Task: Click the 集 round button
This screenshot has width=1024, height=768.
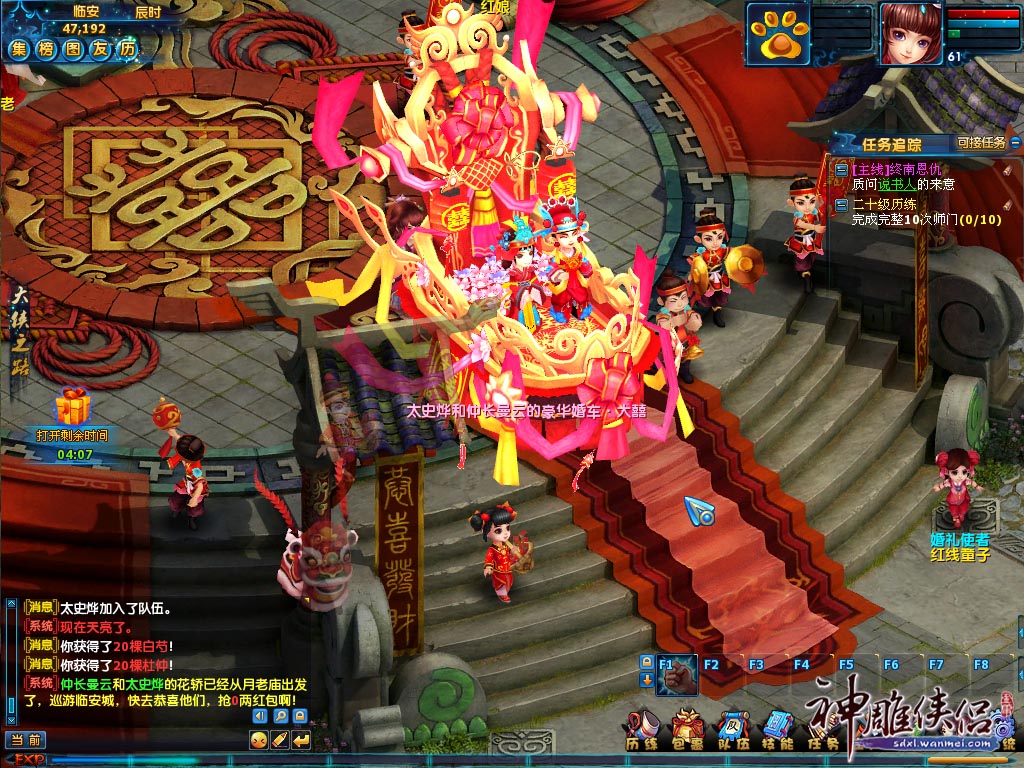Action: (x=19, y=48)
